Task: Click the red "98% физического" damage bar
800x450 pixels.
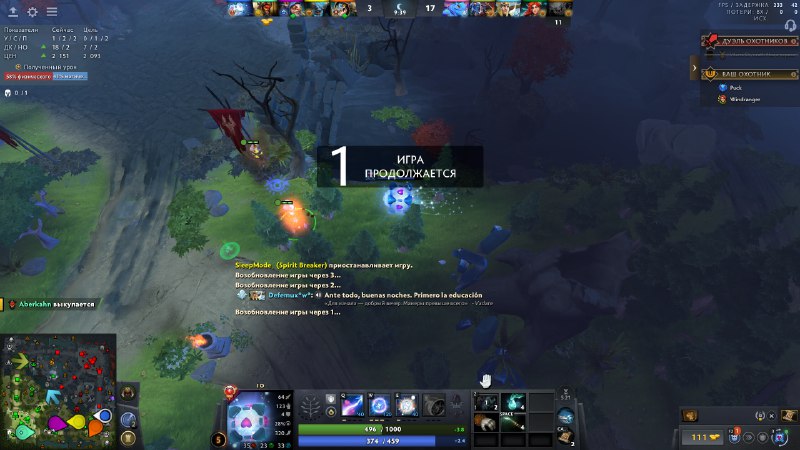Action: (28, 76)
